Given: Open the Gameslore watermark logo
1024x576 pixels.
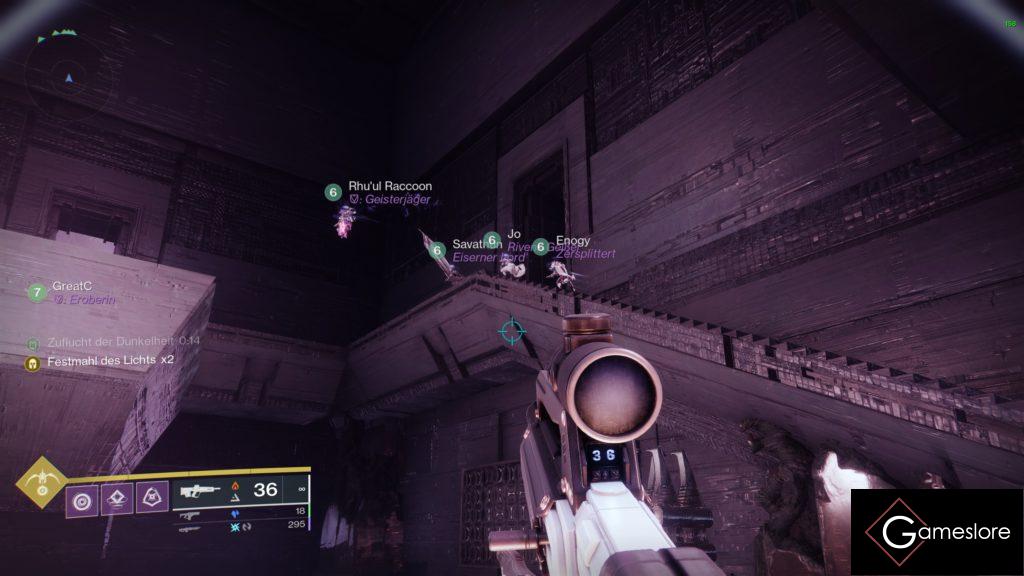Looking at the screenshot, I should click(x=936, y=532).
